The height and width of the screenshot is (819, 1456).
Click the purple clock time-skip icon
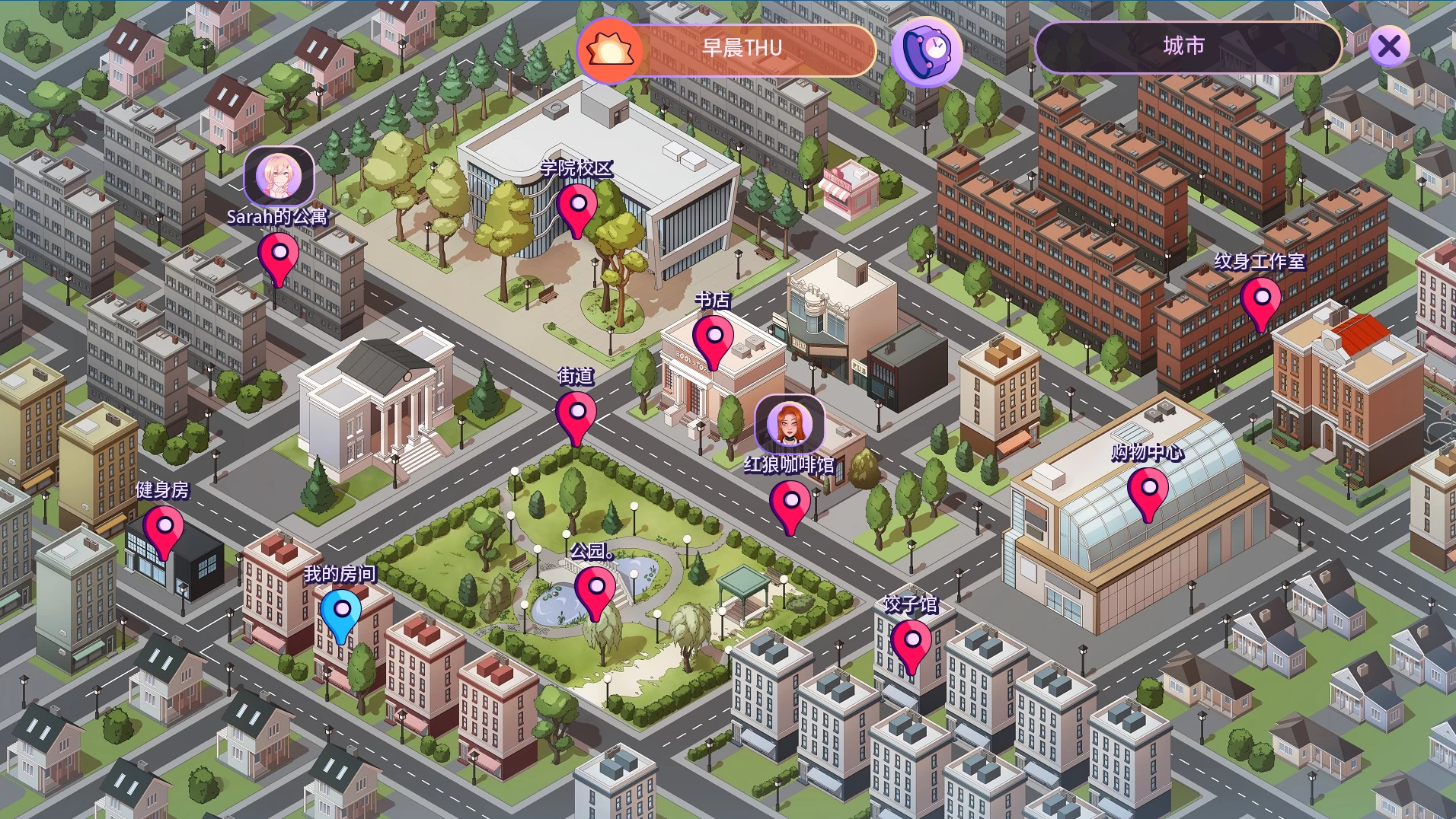click(927, 51)
